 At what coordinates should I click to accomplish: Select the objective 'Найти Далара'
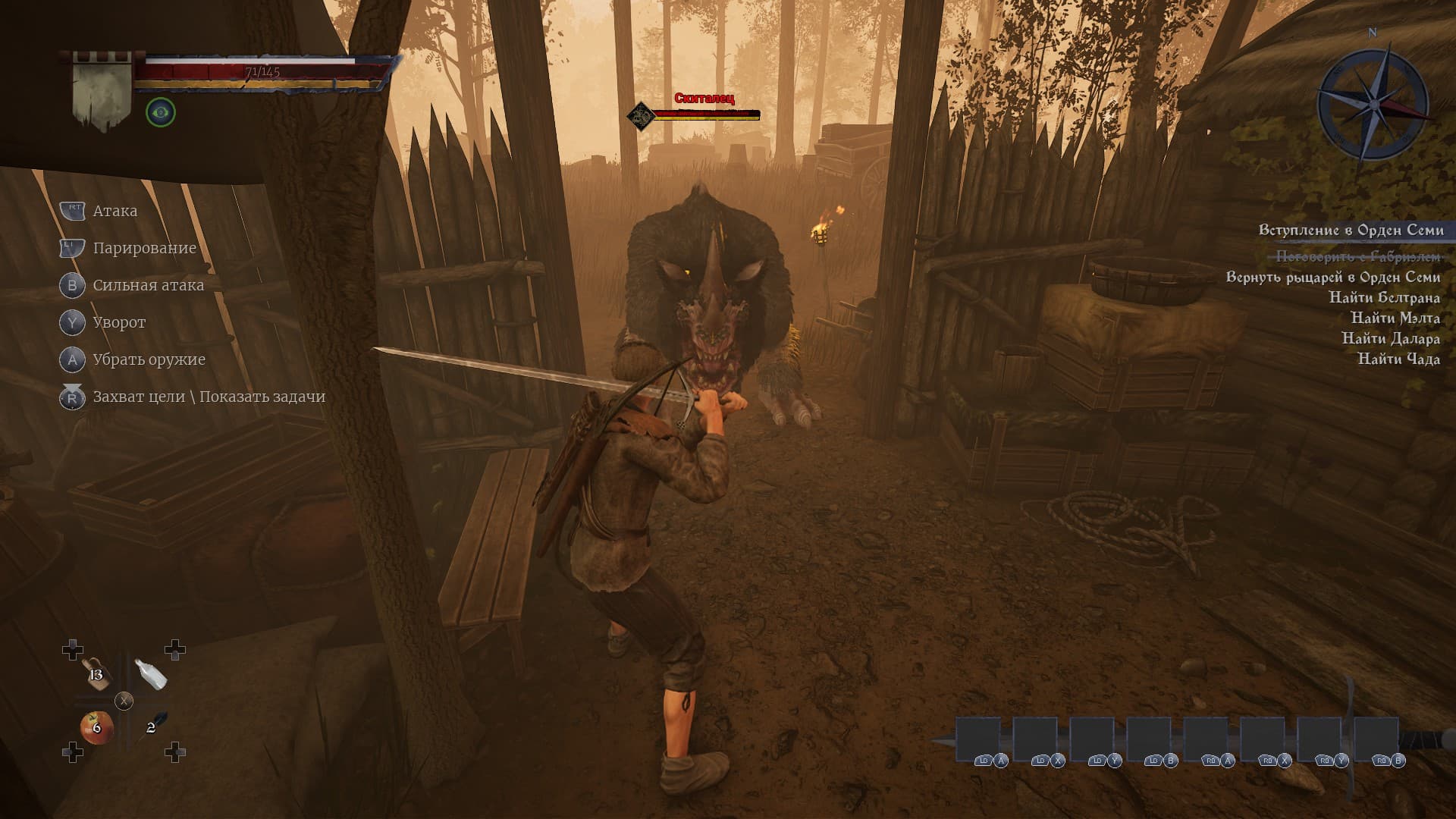pyautogui.click(x=1390, y=338)
